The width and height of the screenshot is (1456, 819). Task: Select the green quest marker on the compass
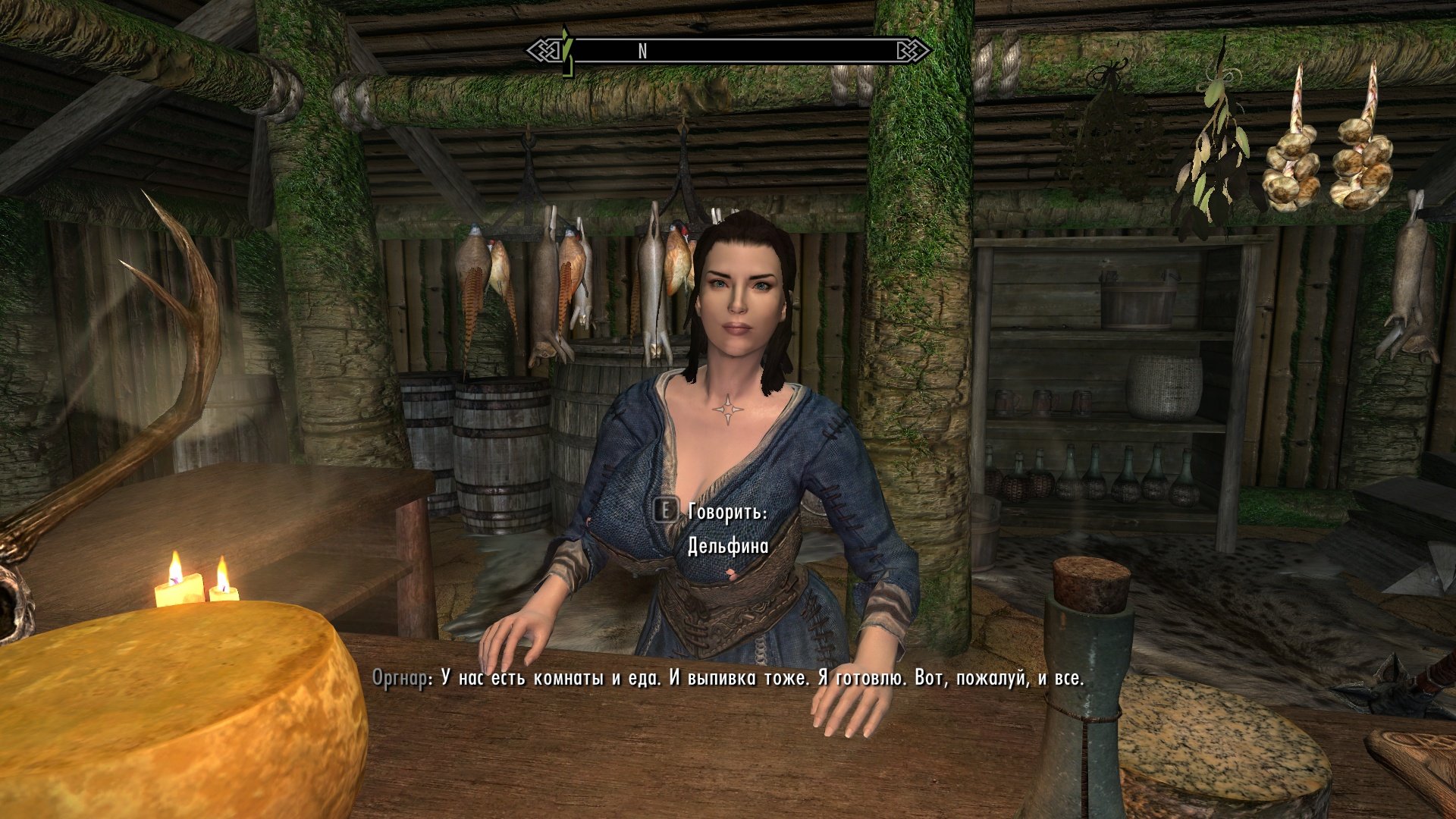[x=565, y=51]
